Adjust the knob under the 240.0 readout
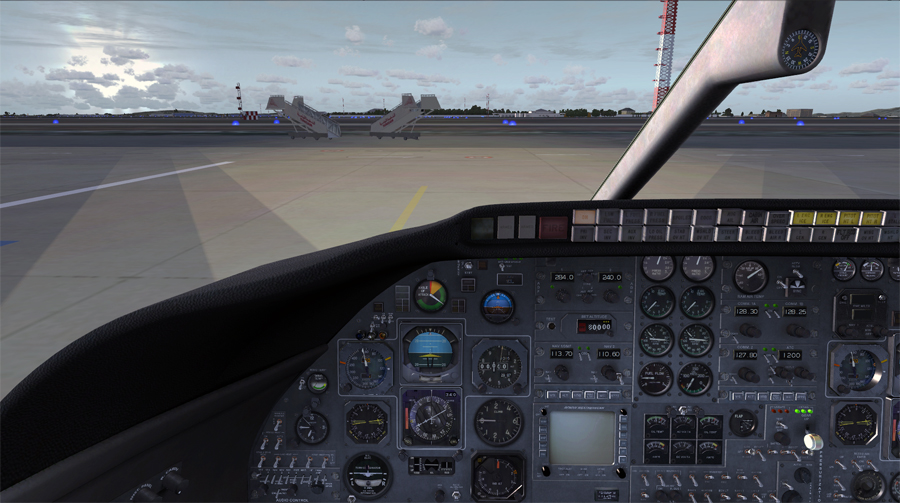Image resolution: width=900 pixels, height=503 pixels. 609,294
